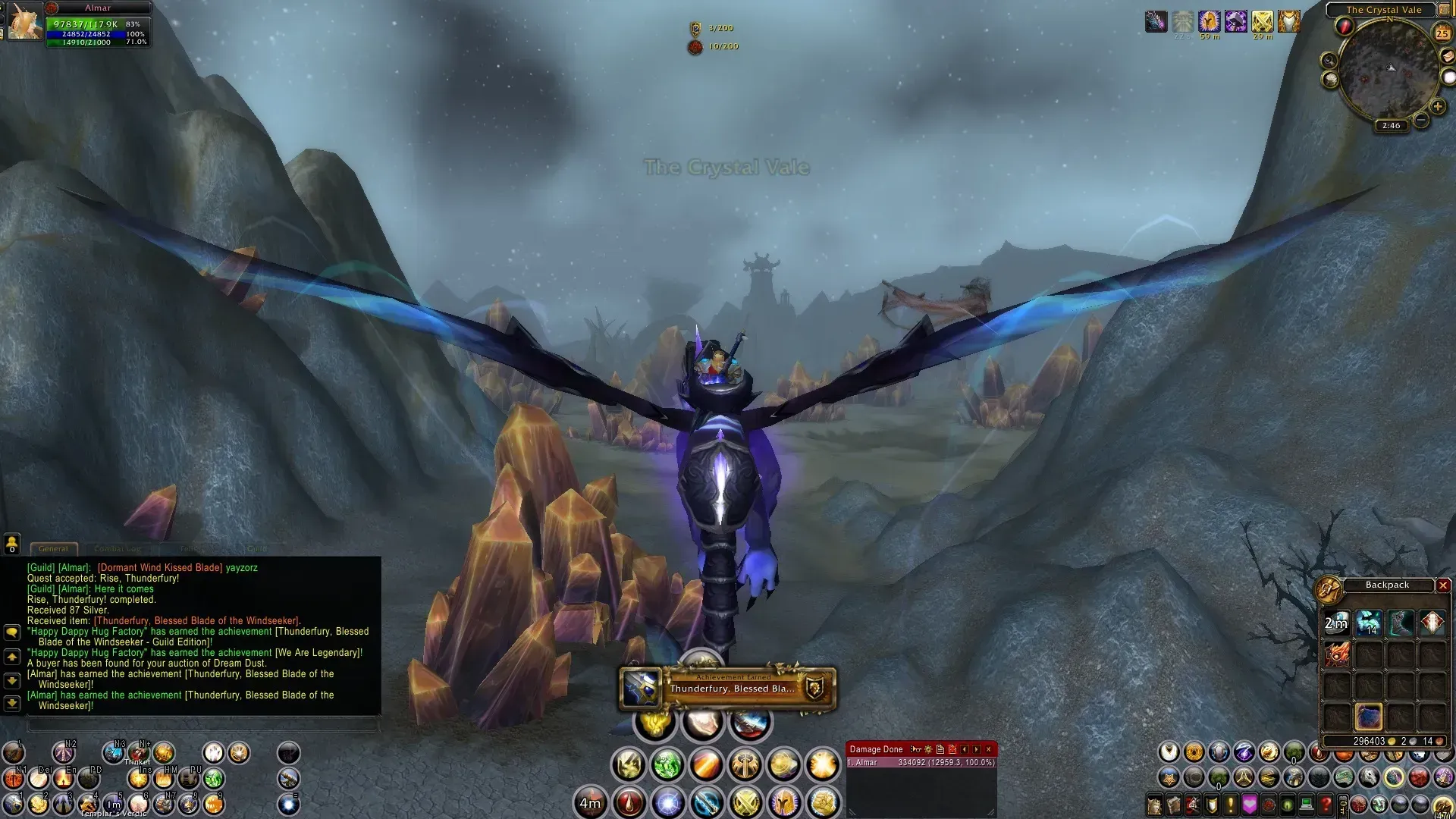The height and width of the screenshot is (819, 1456).
Task: Select the highlighted purple bag backpack item
Action: (x=1369, y=717)
